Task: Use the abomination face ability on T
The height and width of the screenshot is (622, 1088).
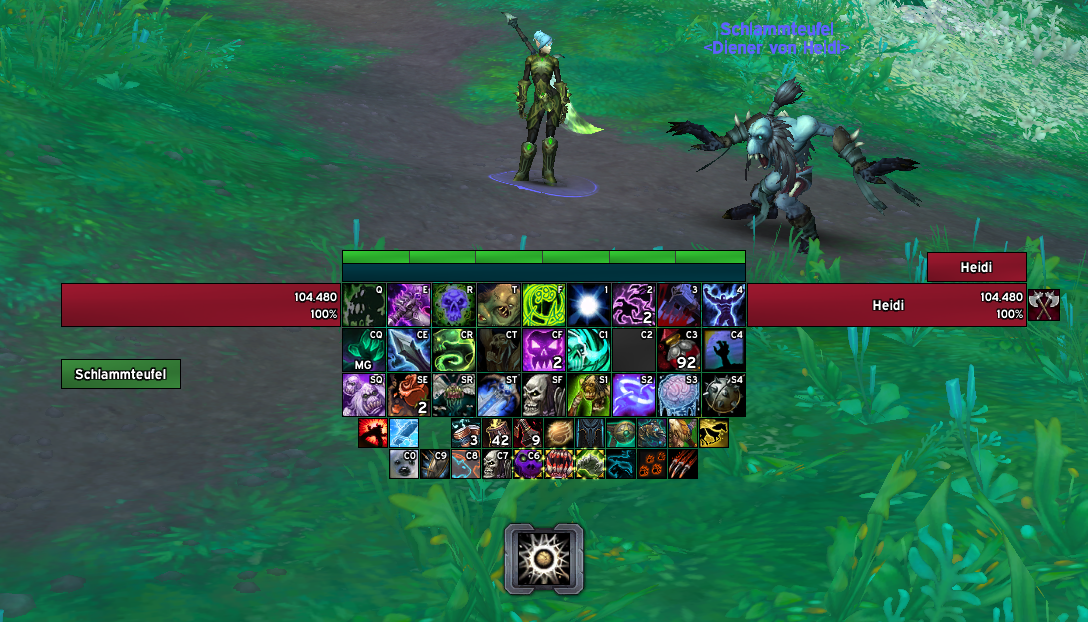Action: point(499,305)
